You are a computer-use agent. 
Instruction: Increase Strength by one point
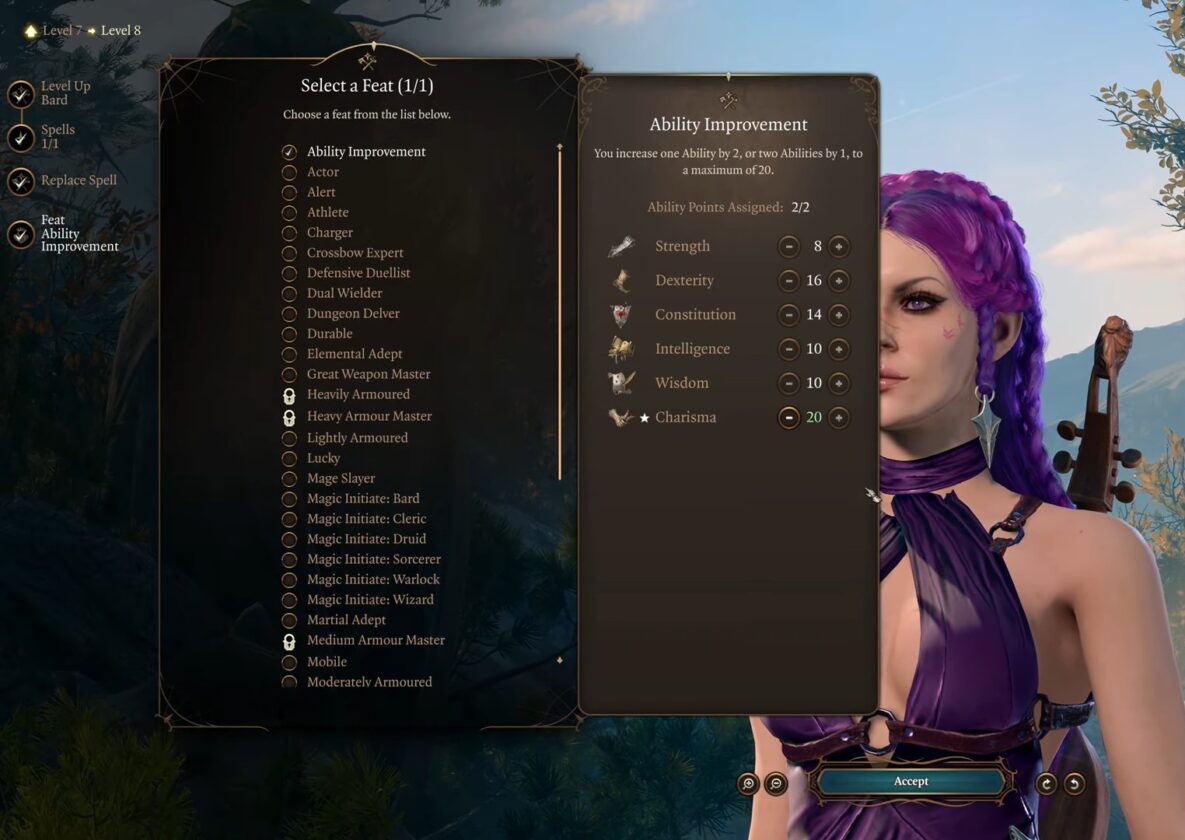[839, 247]
